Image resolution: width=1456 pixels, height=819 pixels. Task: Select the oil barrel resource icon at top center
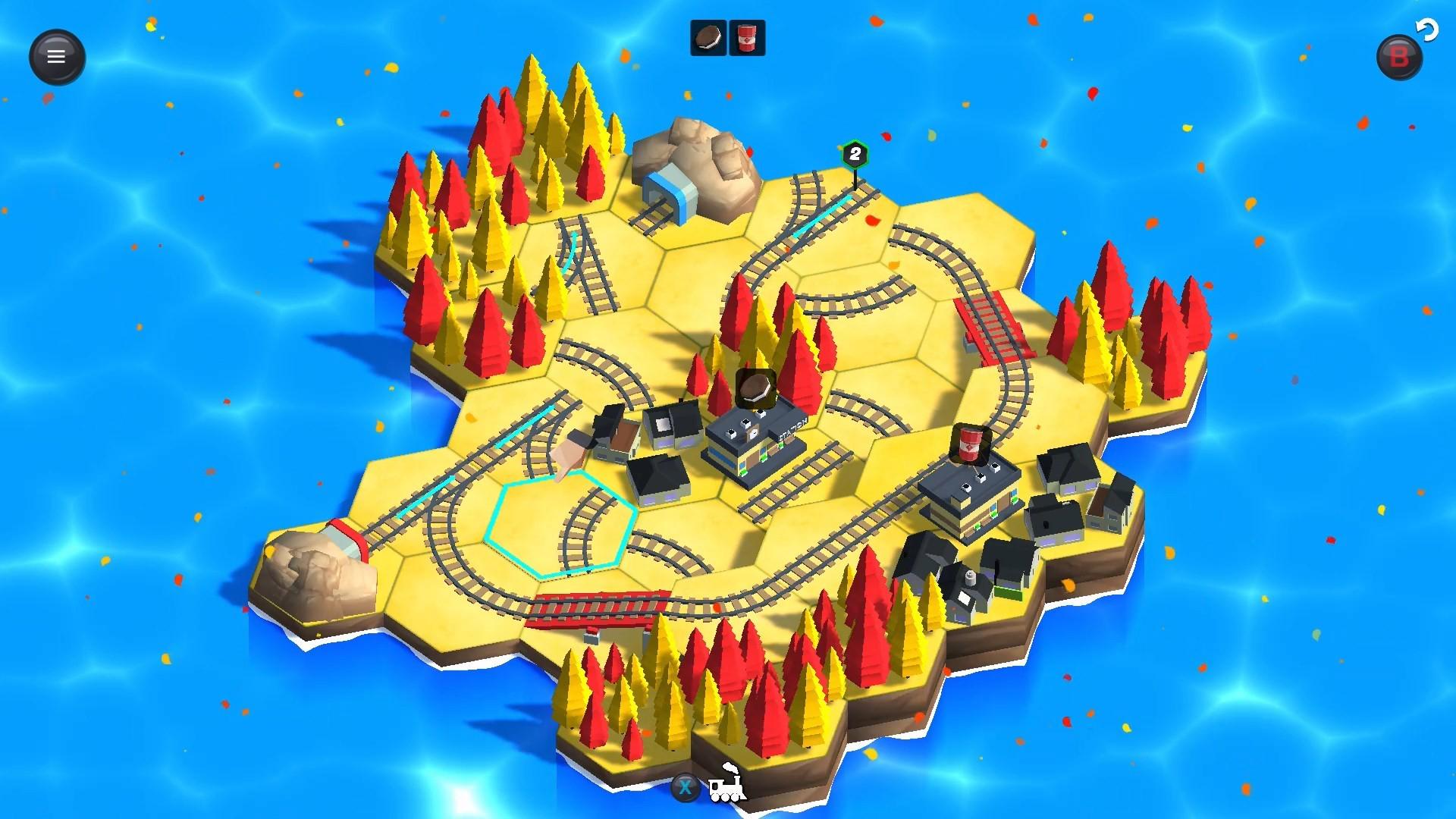point(748,36)
